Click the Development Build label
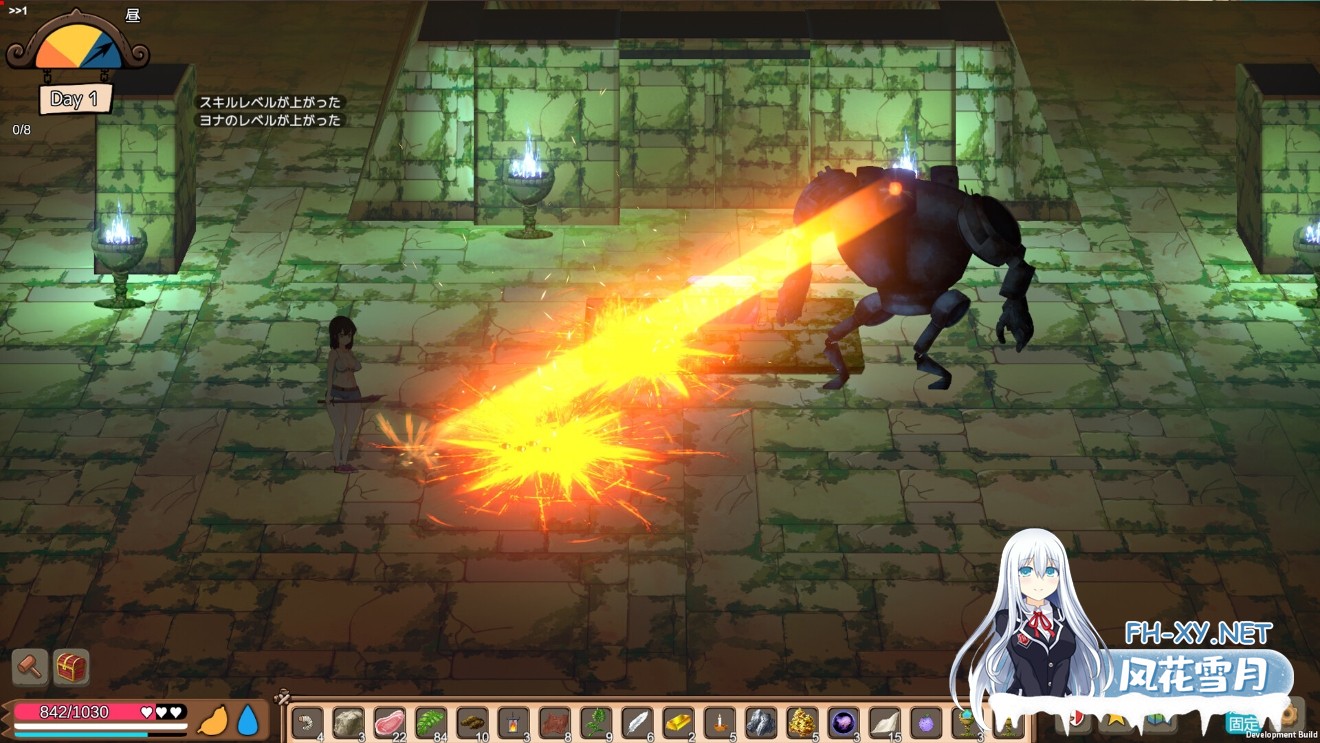1320x743 pixels. [x=1282, y=735]
